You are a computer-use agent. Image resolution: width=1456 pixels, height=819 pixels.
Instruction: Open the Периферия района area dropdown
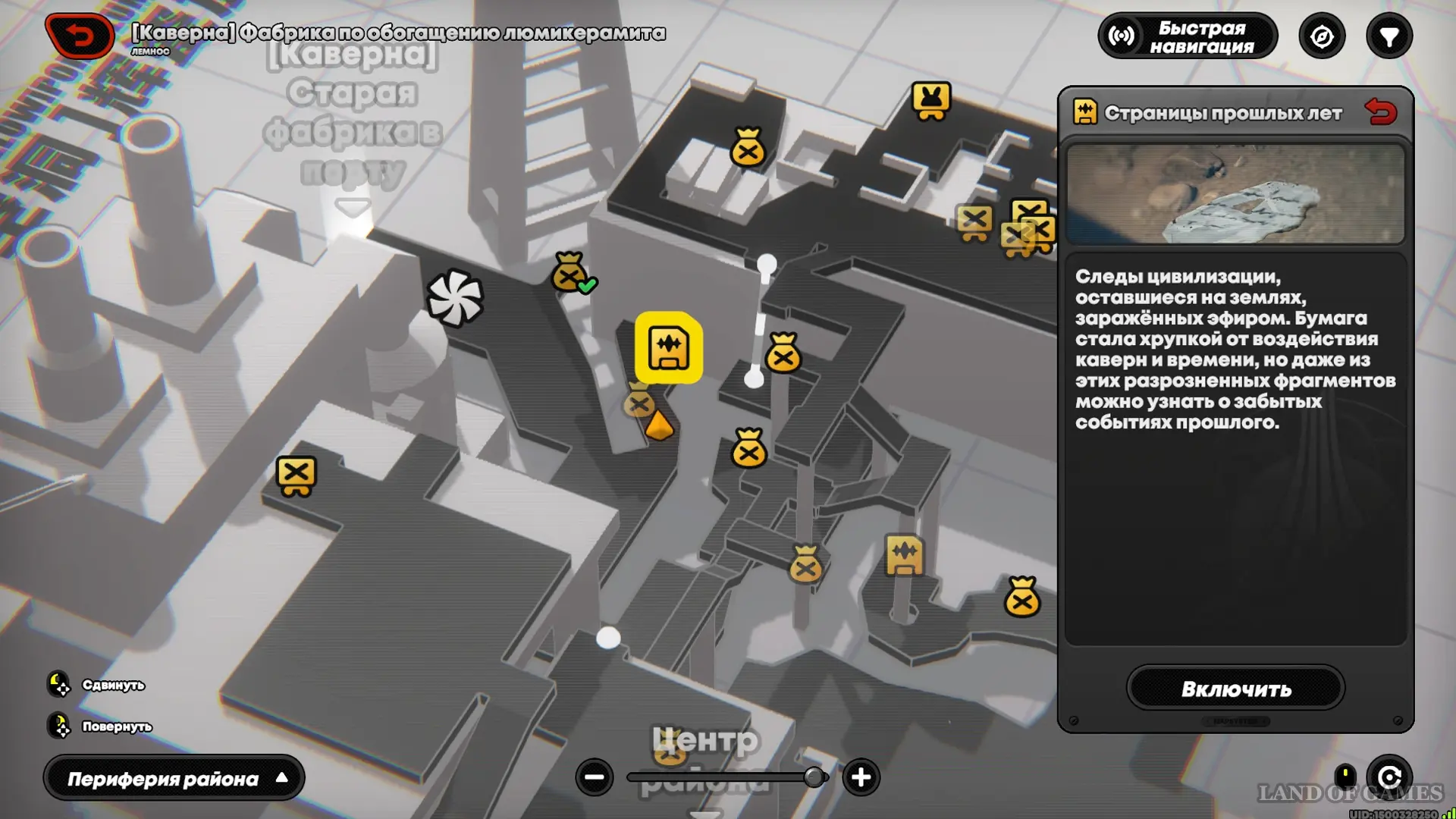[x=174, y=778]
